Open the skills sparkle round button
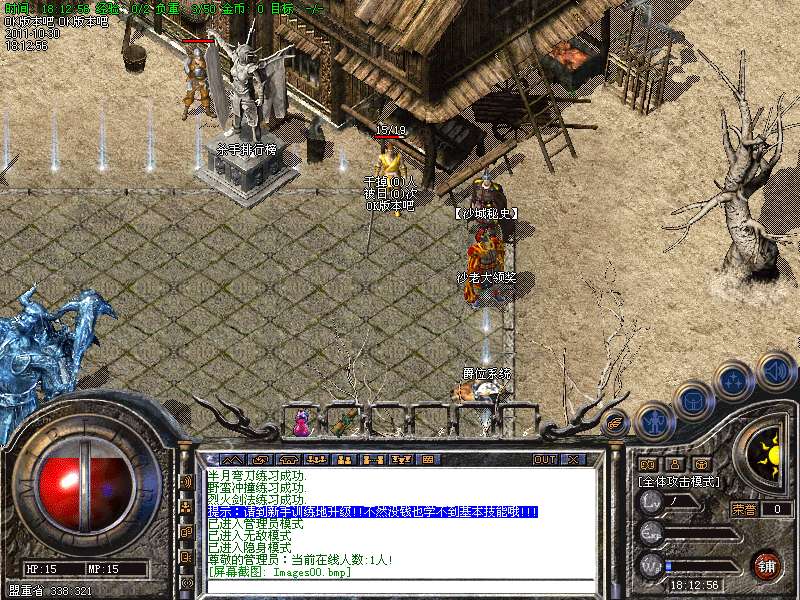The height and width of the screenshot is (600, 800). click(x=734, y=380)
